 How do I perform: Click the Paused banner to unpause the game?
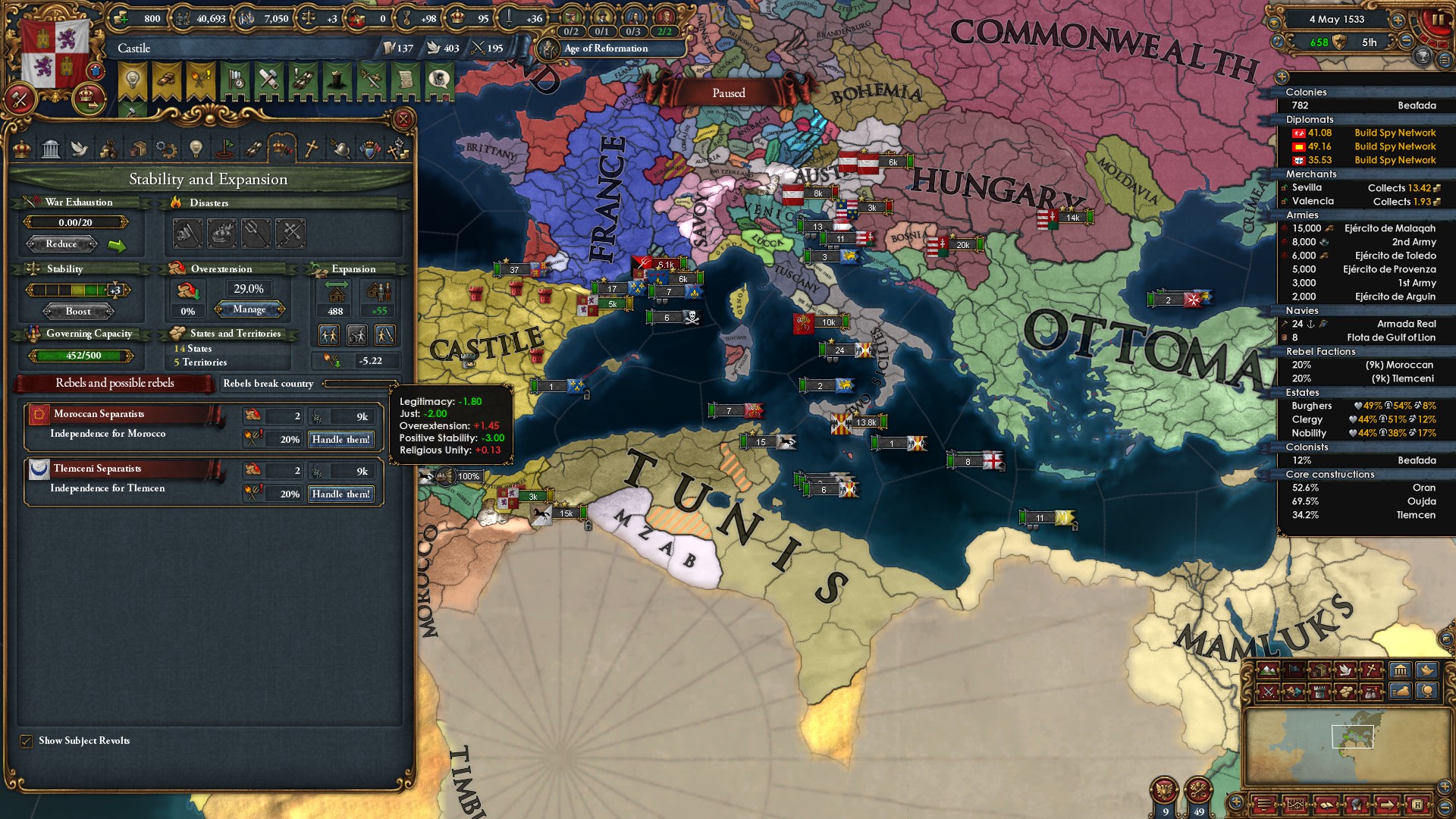[730, 93]
